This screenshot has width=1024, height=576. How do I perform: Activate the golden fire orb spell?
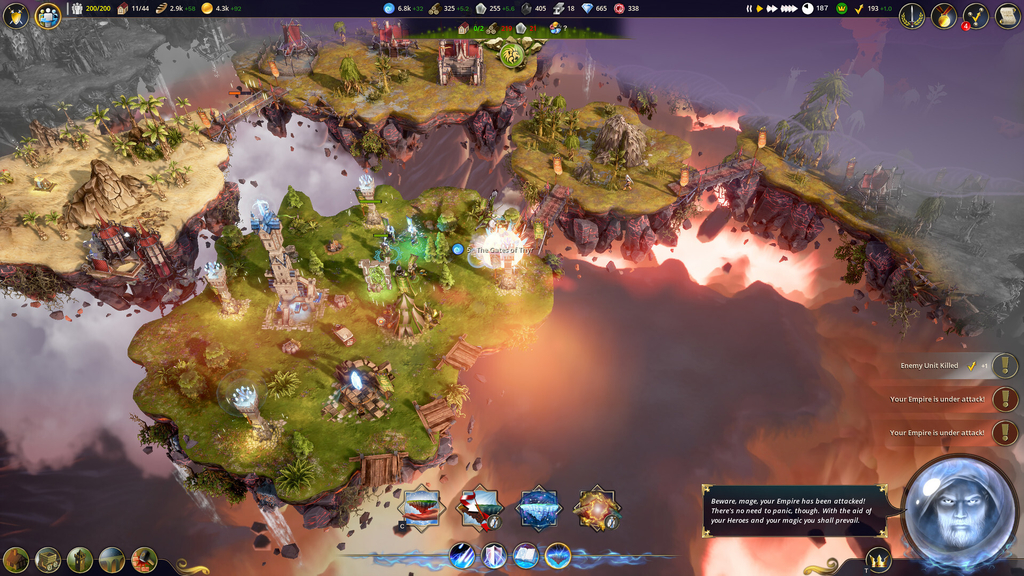[x=597, y=507]
